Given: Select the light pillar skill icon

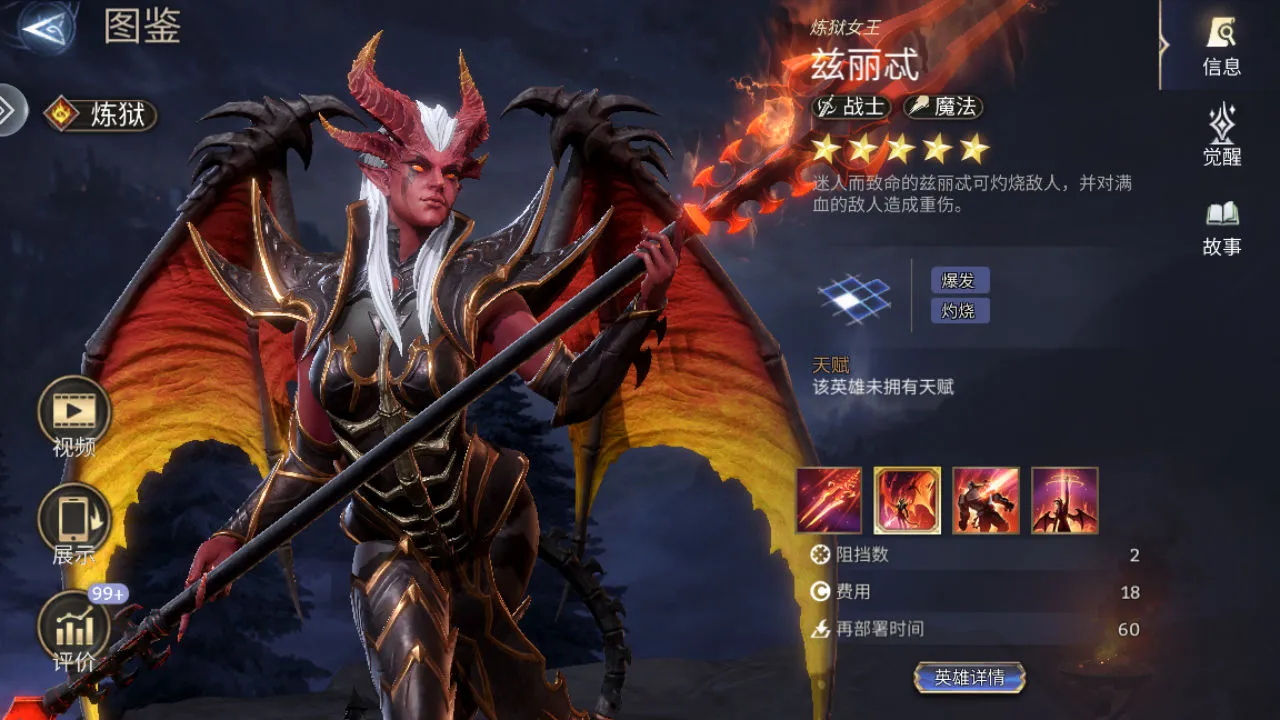Looking at the screenshot, I should 1065,500.
